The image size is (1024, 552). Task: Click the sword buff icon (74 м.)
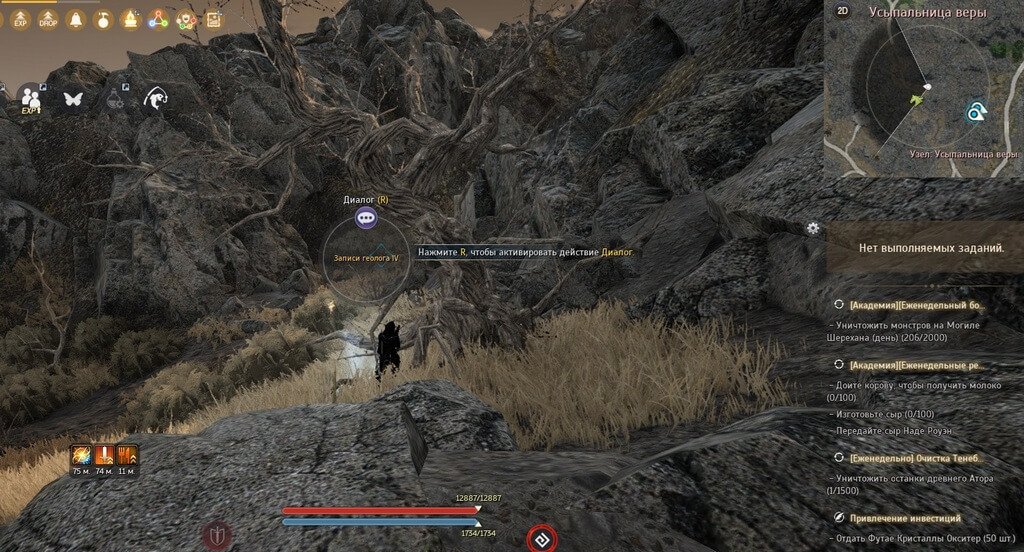tap(104, 456)
